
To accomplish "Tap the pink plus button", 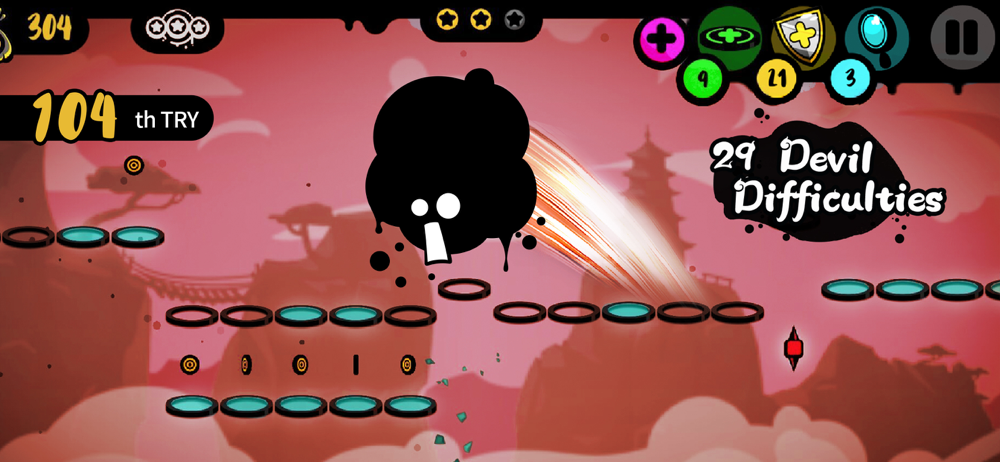I will pyautogui.click(x=661, y=40).
